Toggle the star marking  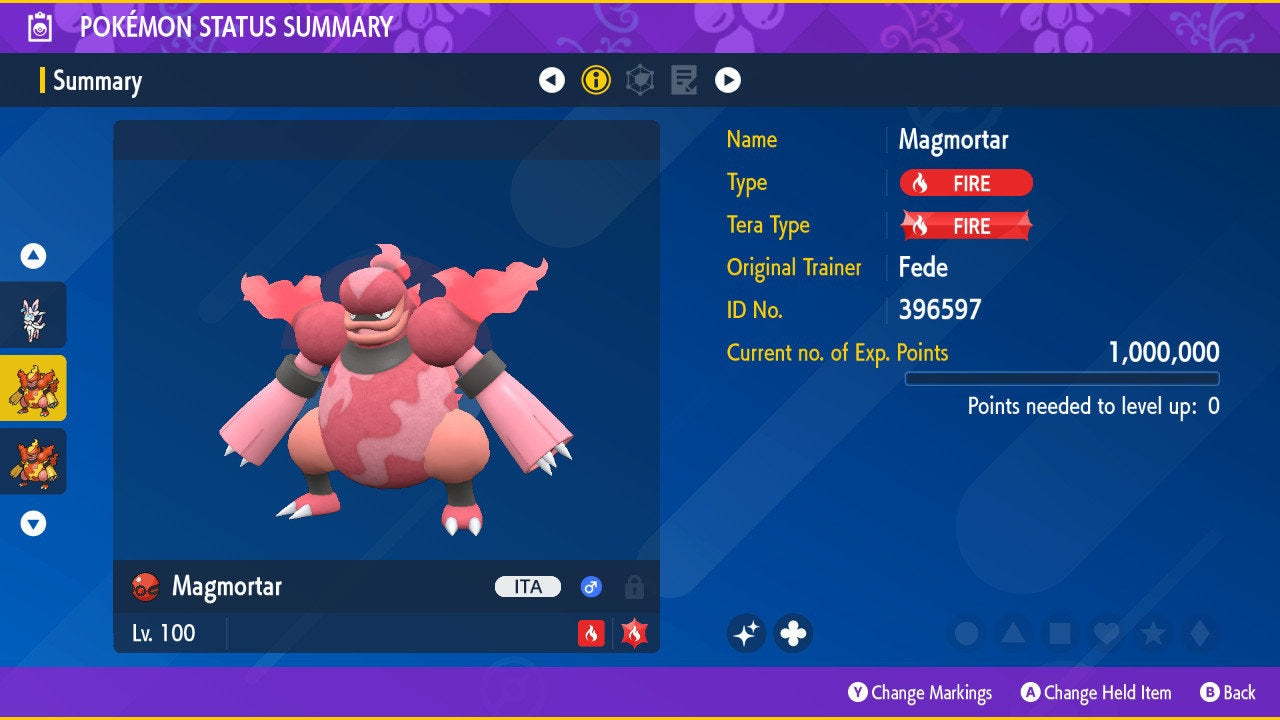1153,633
